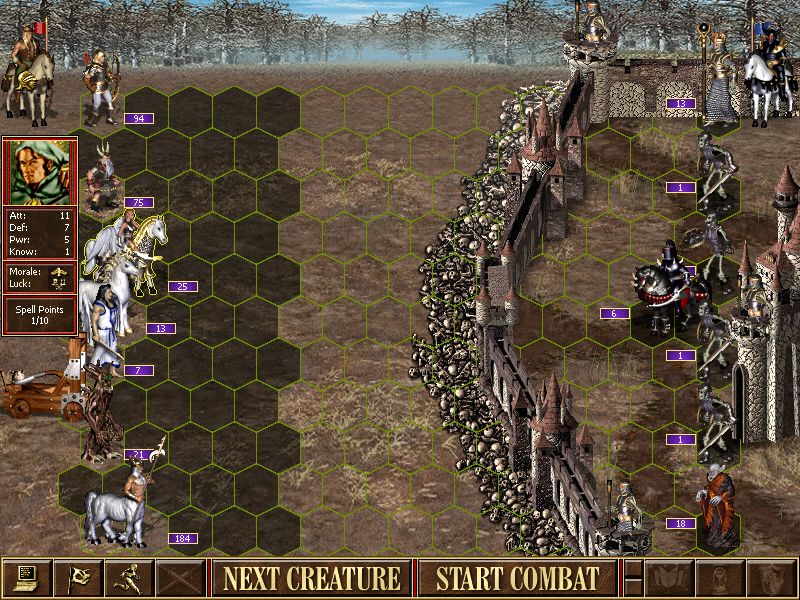Click the crossed swords auto-combat button

[x=180, y=578]
